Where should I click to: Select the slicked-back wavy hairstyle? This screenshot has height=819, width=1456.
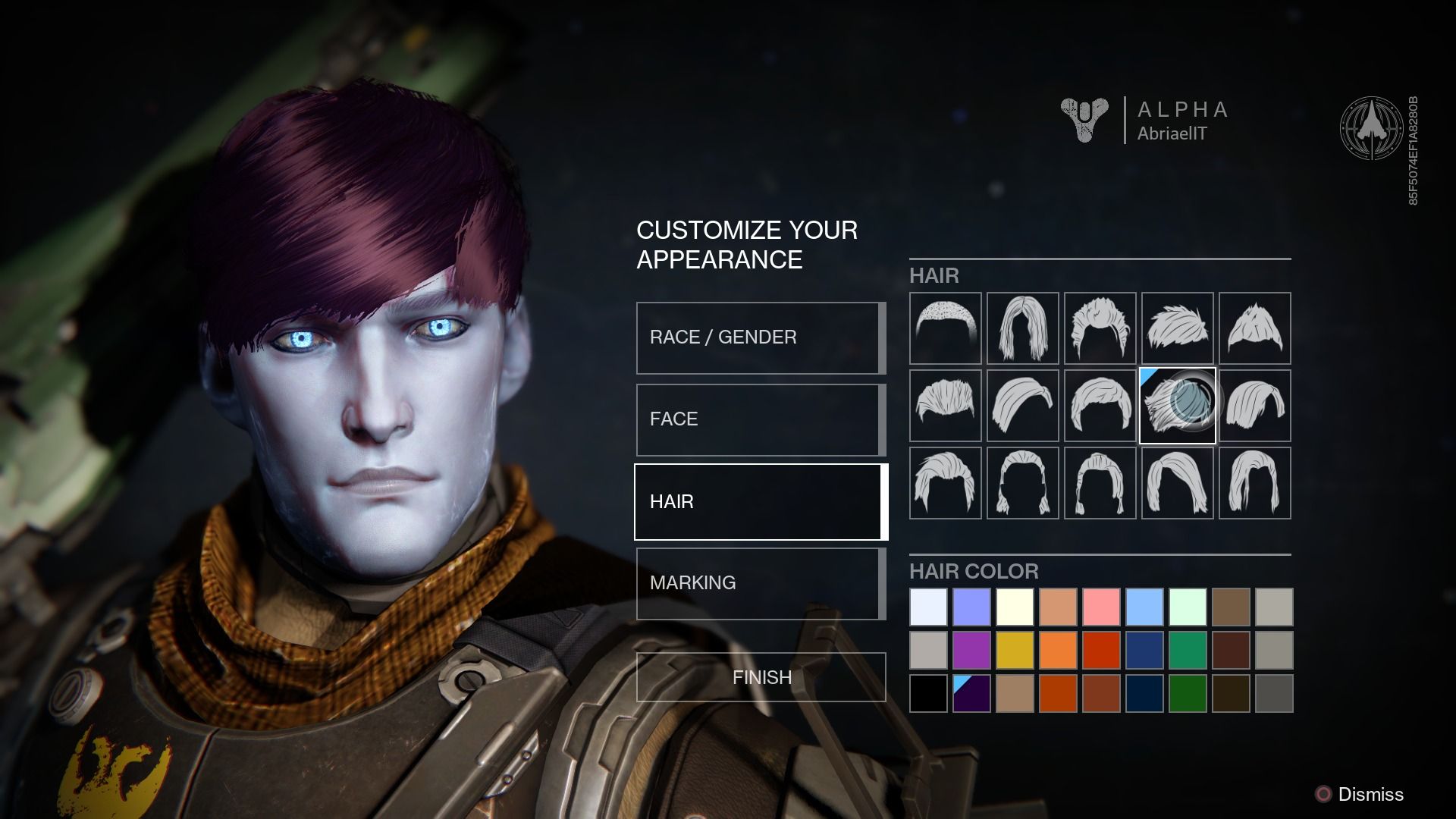coord(1022,406)
